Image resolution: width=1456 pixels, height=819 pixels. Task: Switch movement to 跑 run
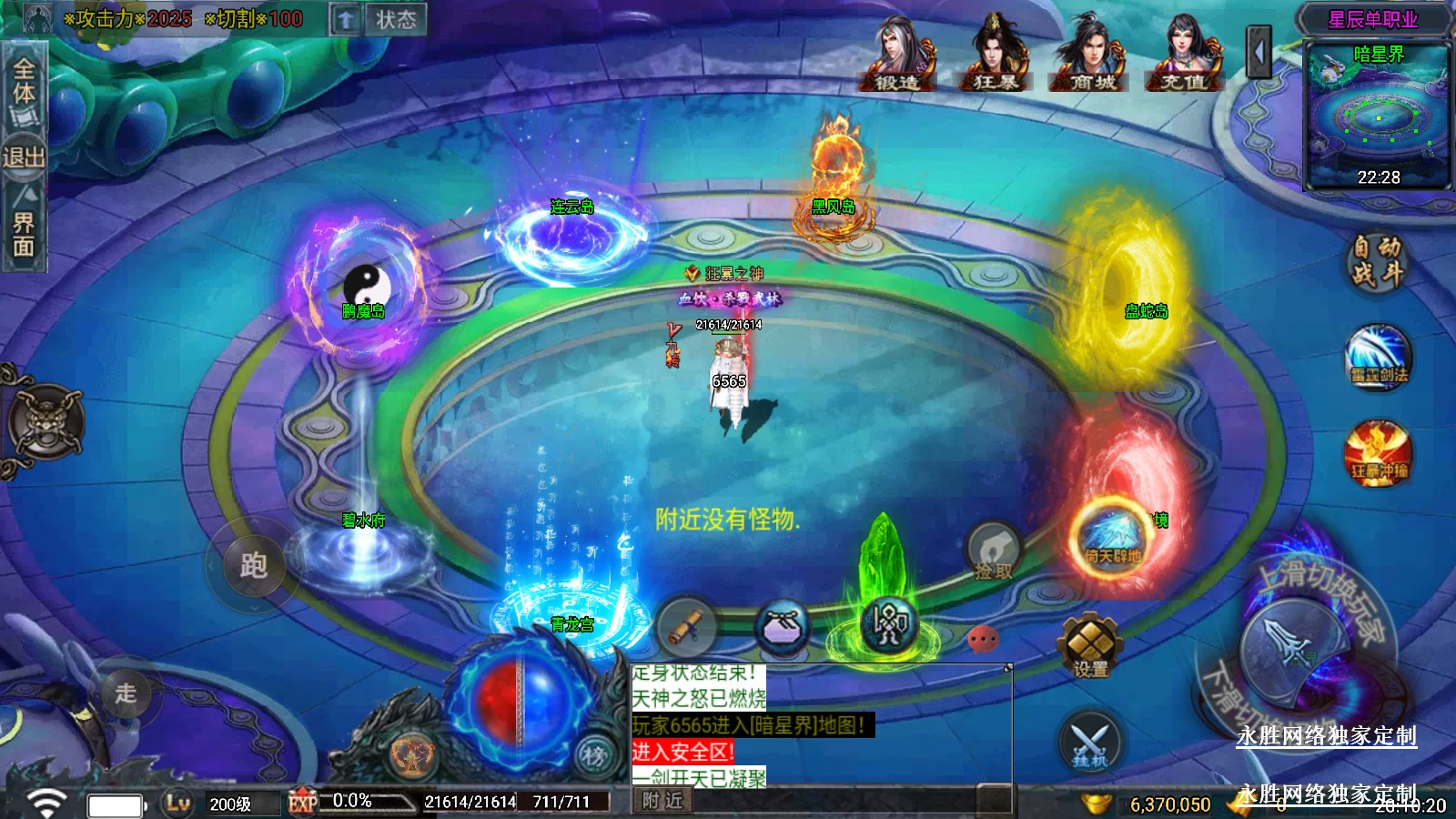252,566
